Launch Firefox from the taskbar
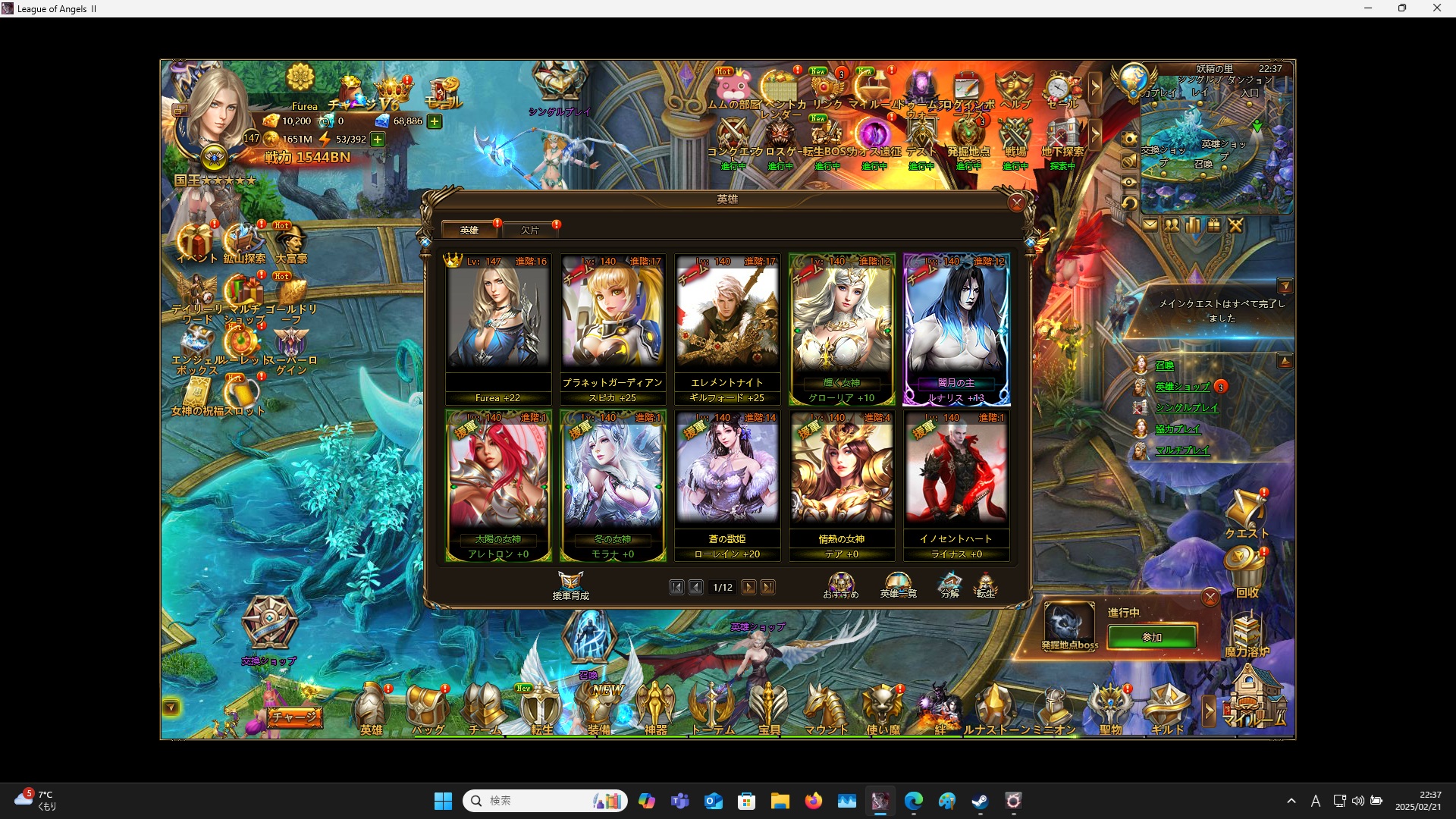This screenshot has height=819, width=1456. coord(814,801)
